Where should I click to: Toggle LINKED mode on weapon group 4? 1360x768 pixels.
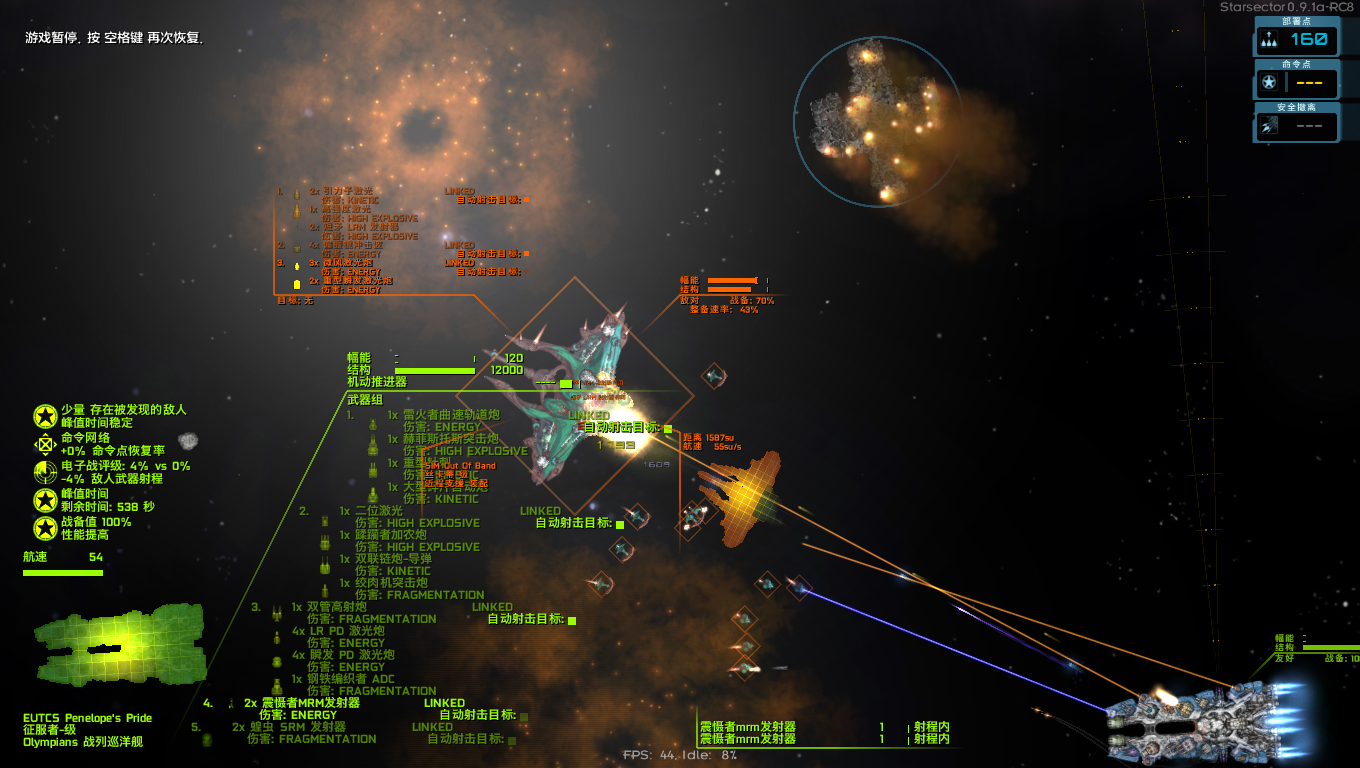[x=442, y=702]
